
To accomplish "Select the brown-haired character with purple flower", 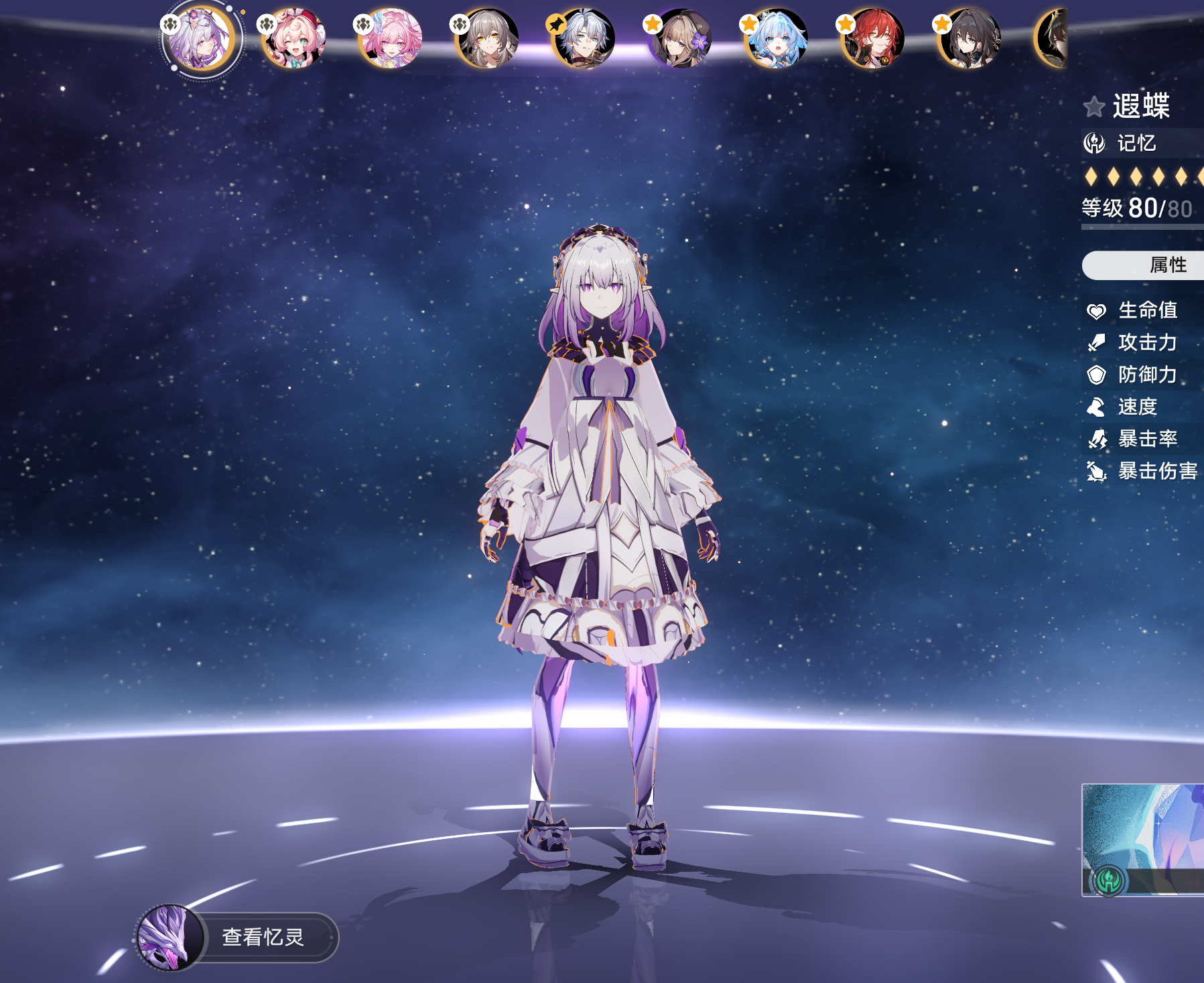I will [x=680, y=39].
